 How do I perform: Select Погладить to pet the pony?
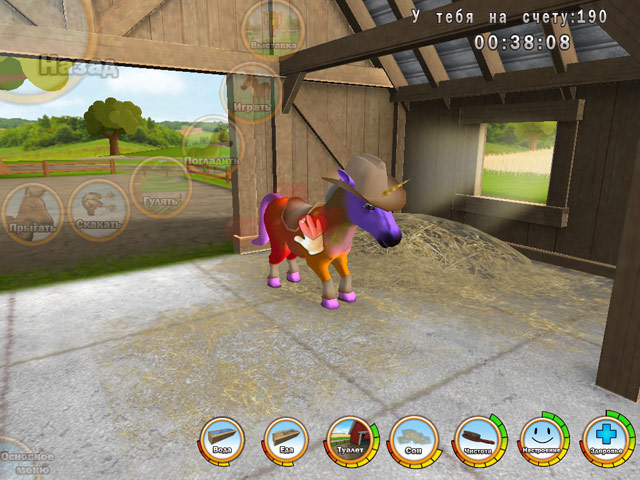point(211,145)
